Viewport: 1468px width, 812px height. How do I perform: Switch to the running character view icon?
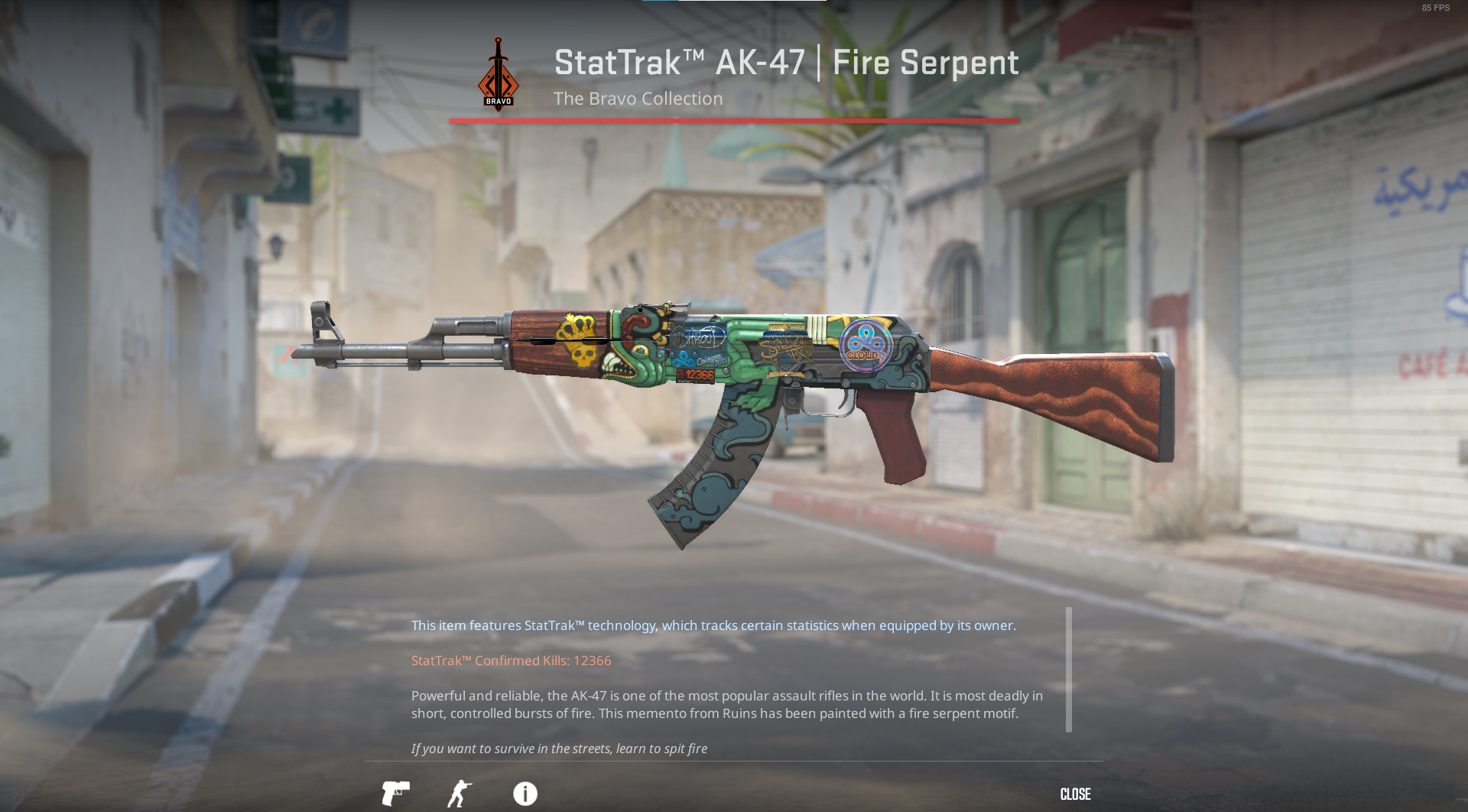point(460,794)
